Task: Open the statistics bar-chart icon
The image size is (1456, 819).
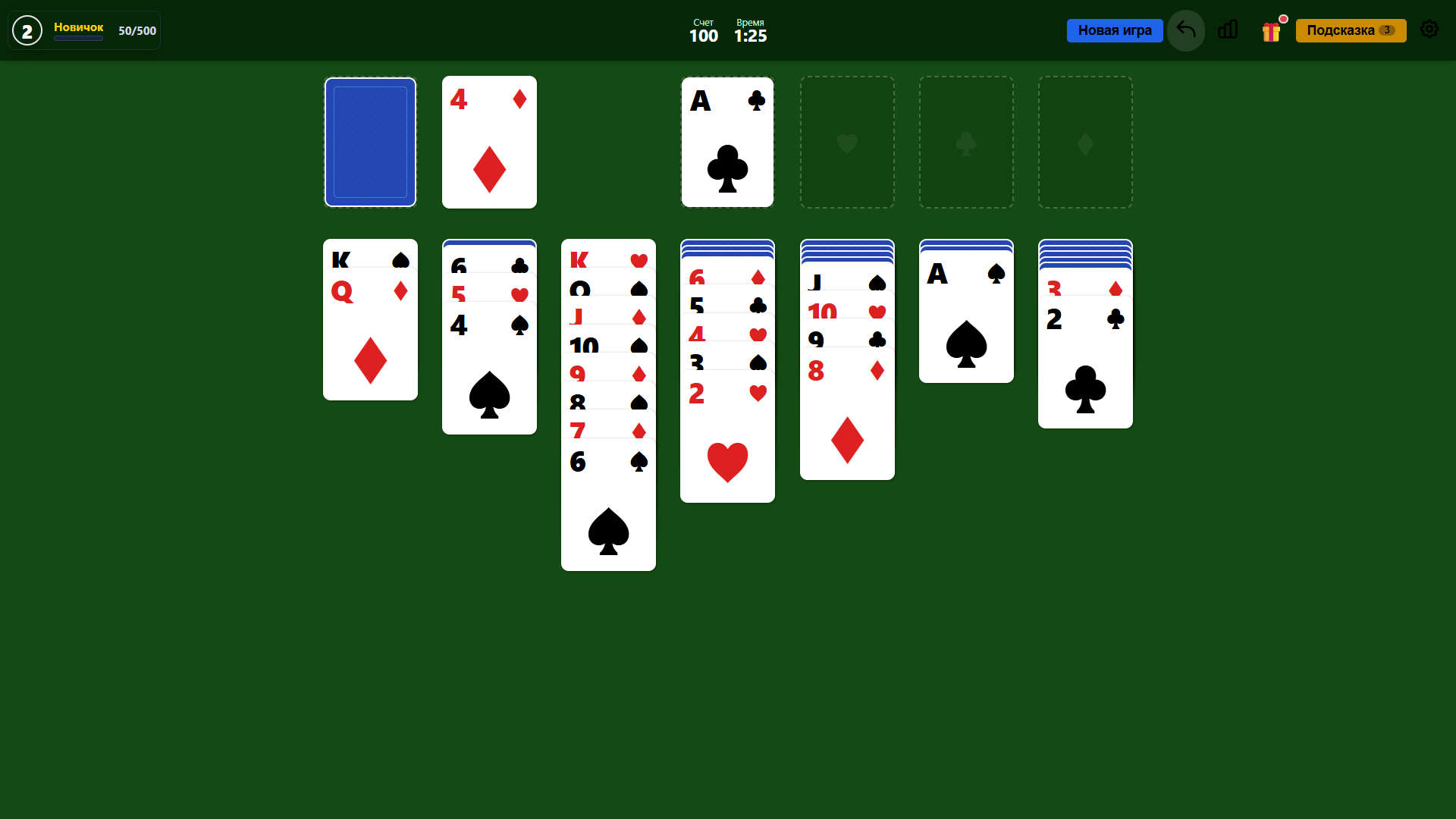Action: 1228,30
